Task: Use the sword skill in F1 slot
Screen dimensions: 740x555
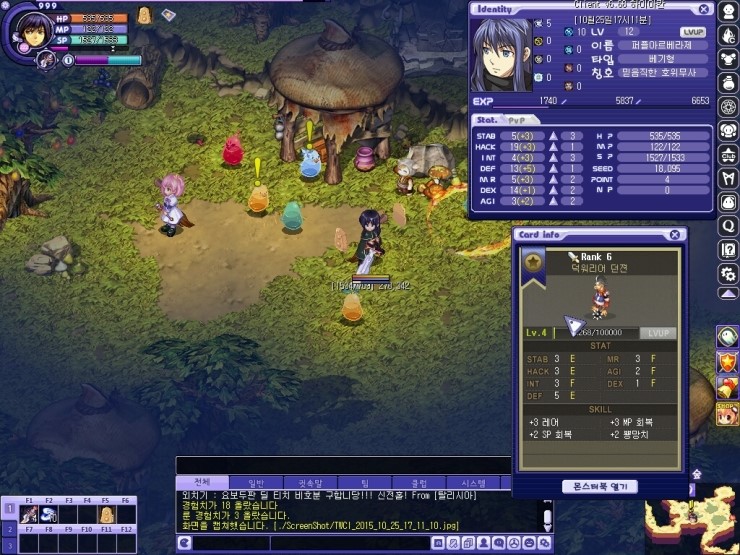Action: pyautogui.click(x=29, y=514)
